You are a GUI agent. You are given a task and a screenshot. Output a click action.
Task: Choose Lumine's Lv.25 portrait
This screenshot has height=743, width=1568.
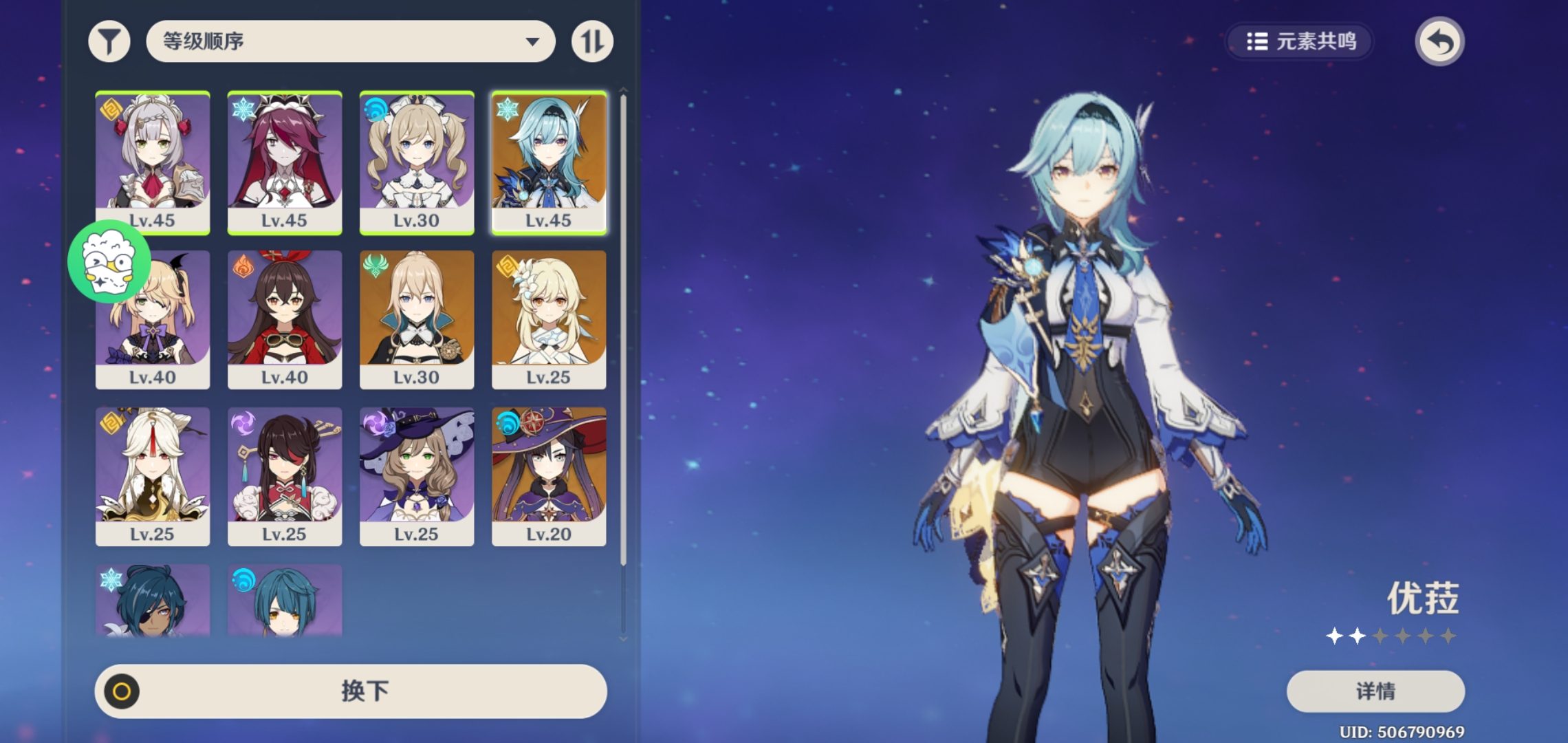(549, 319)
